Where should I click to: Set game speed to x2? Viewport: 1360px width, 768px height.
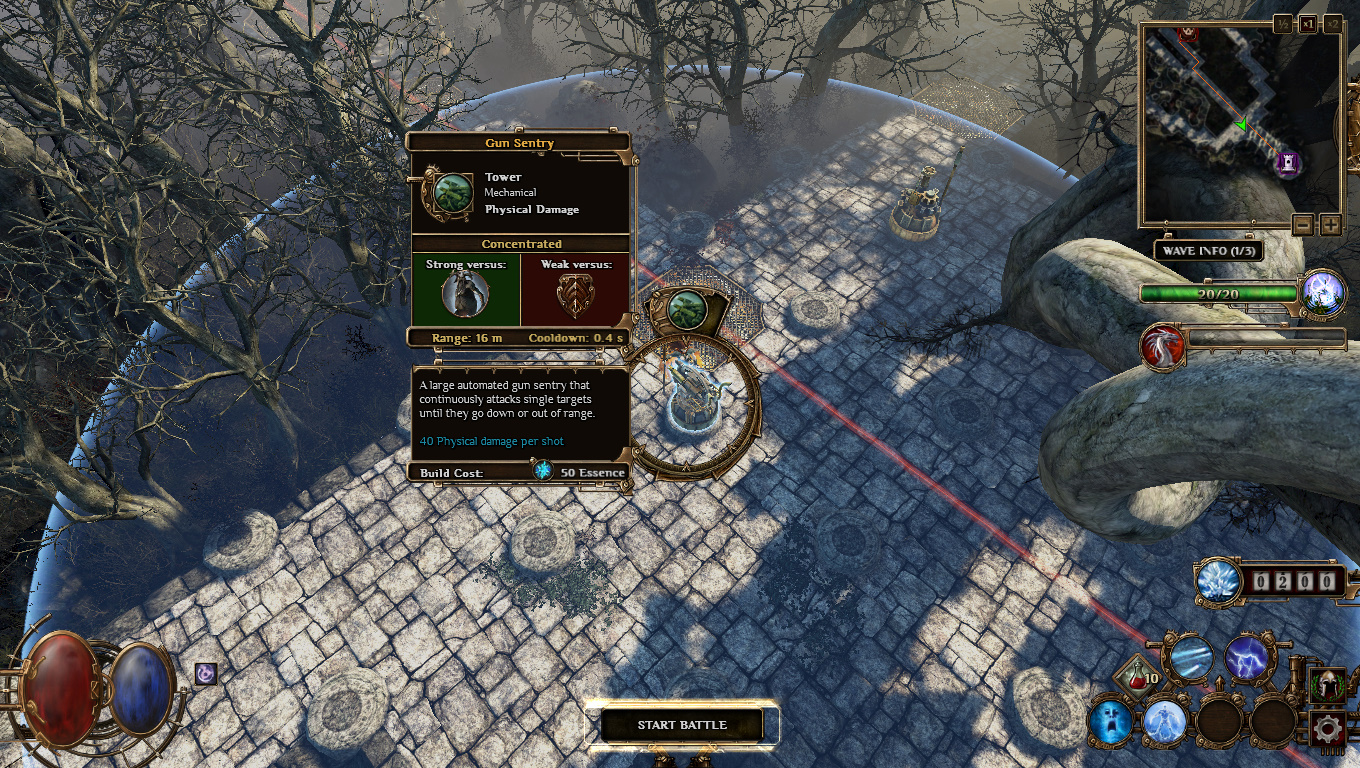coord(1332,24)
